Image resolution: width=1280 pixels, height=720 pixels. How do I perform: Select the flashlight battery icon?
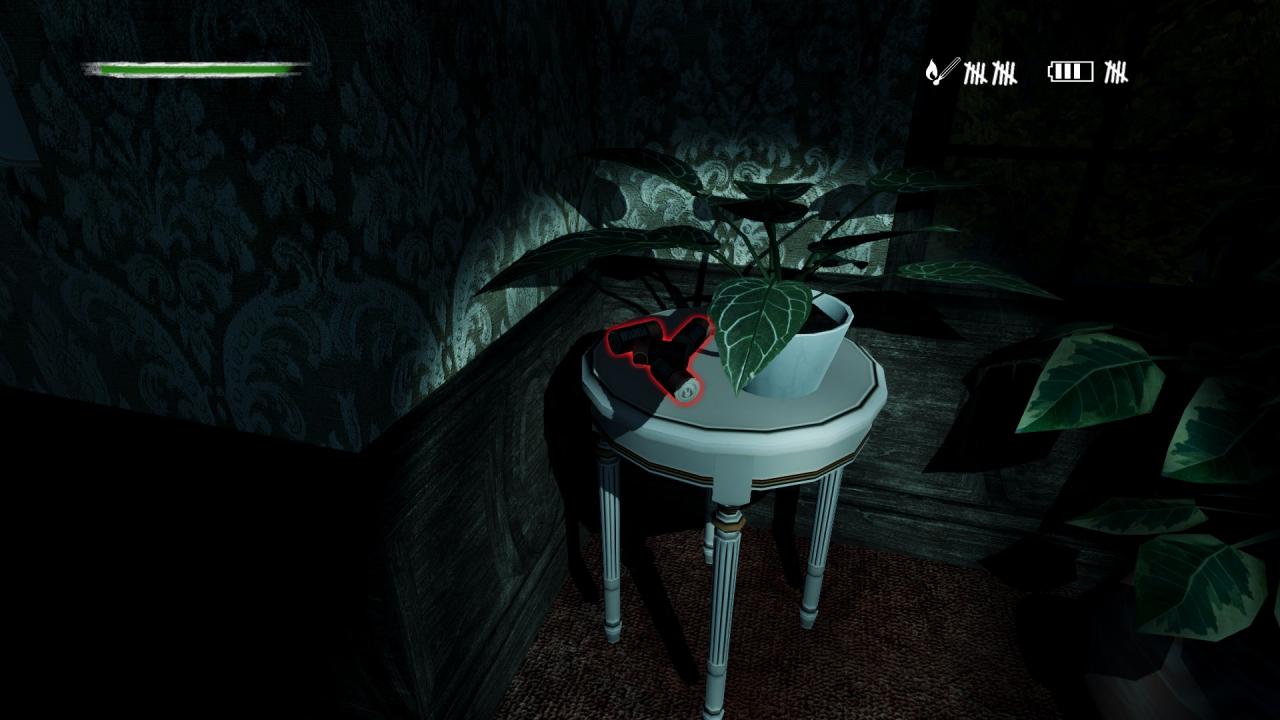click(x=1070, y=71)
